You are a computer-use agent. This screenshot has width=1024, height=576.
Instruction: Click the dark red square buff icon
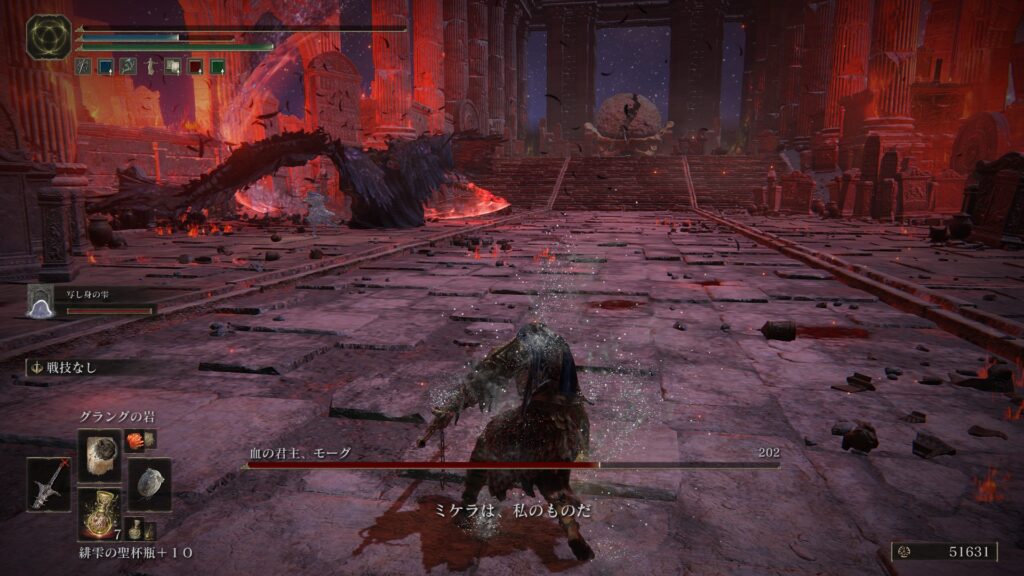tap(194, 66)
